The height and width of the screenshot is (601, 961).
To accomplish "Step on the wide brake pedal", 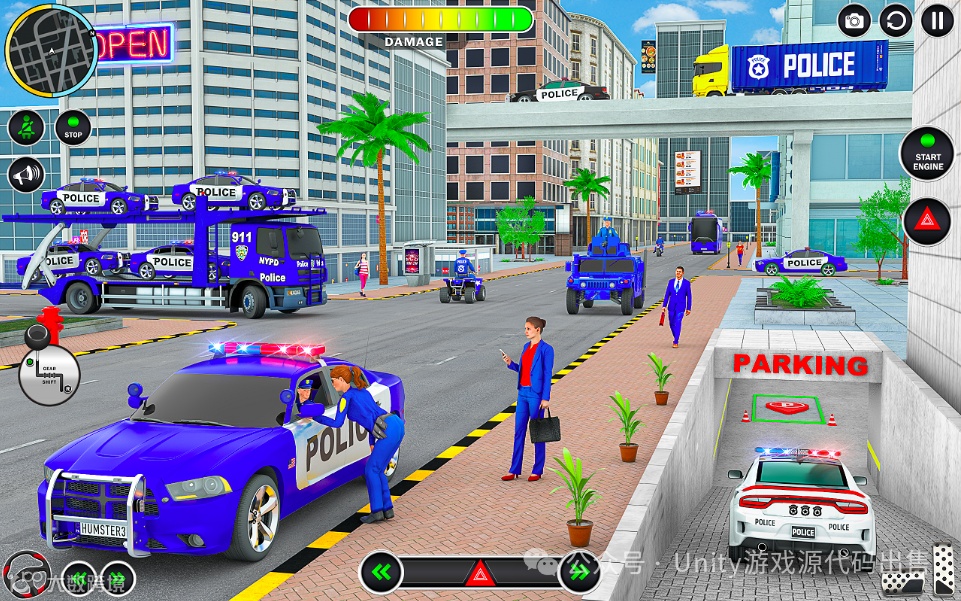I will pos(901,582).
